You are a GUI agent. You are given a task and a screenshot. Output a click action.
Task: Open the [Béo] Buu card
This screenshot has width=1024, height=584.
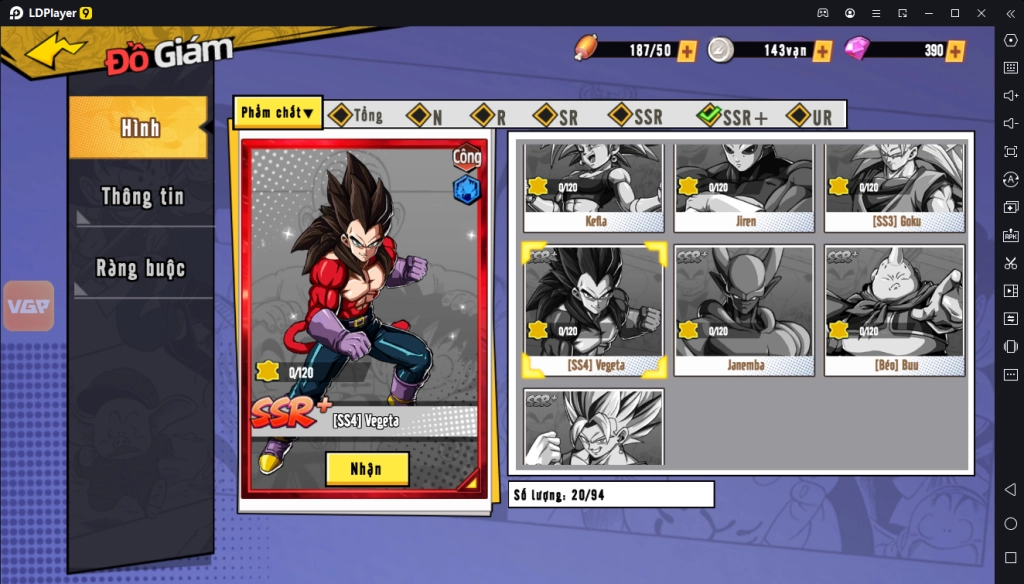pyautogui.click(x=894, y=310)
